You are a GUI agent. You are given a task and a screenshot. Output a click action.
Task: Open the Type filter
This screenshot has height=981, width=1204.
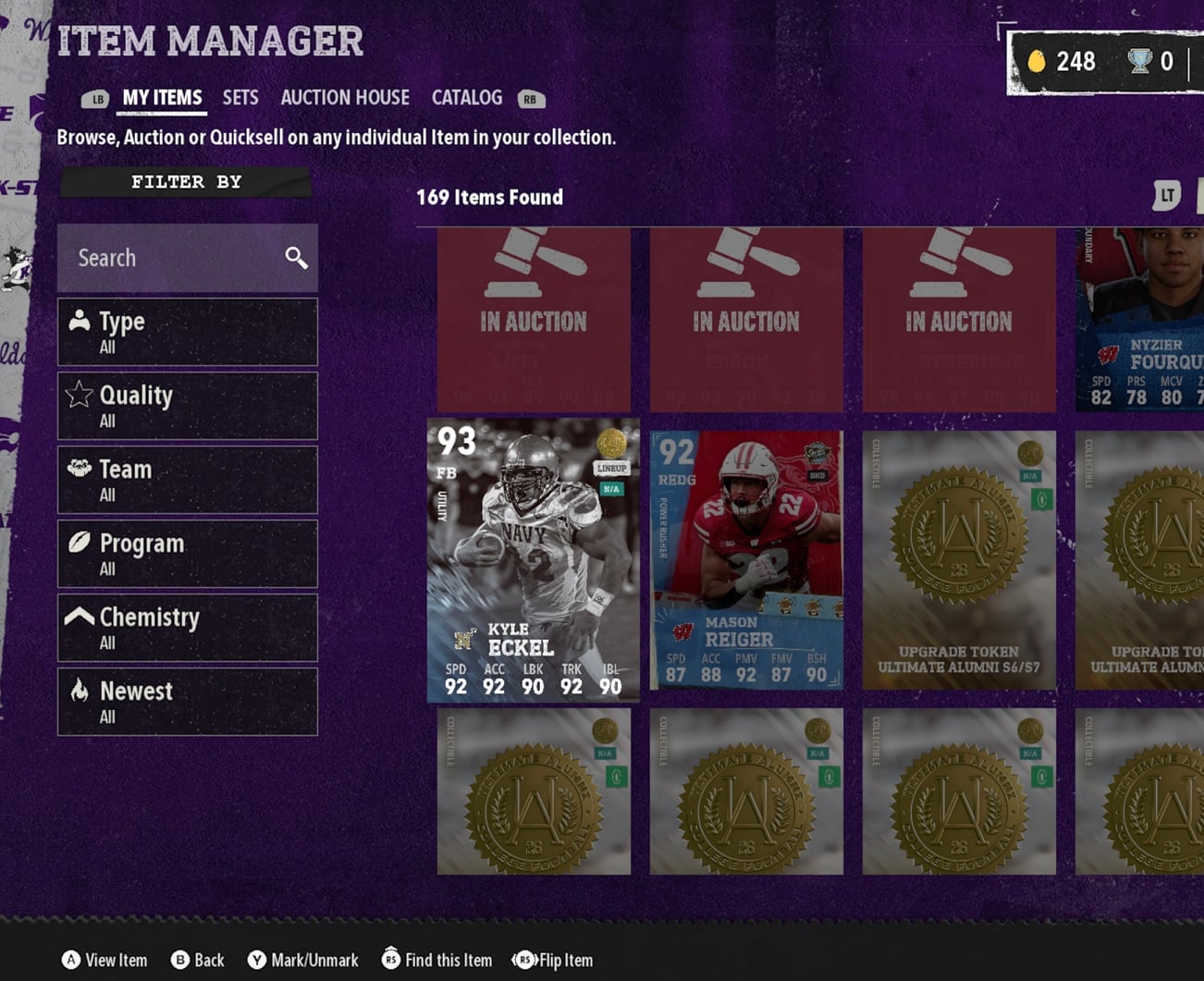188,332
